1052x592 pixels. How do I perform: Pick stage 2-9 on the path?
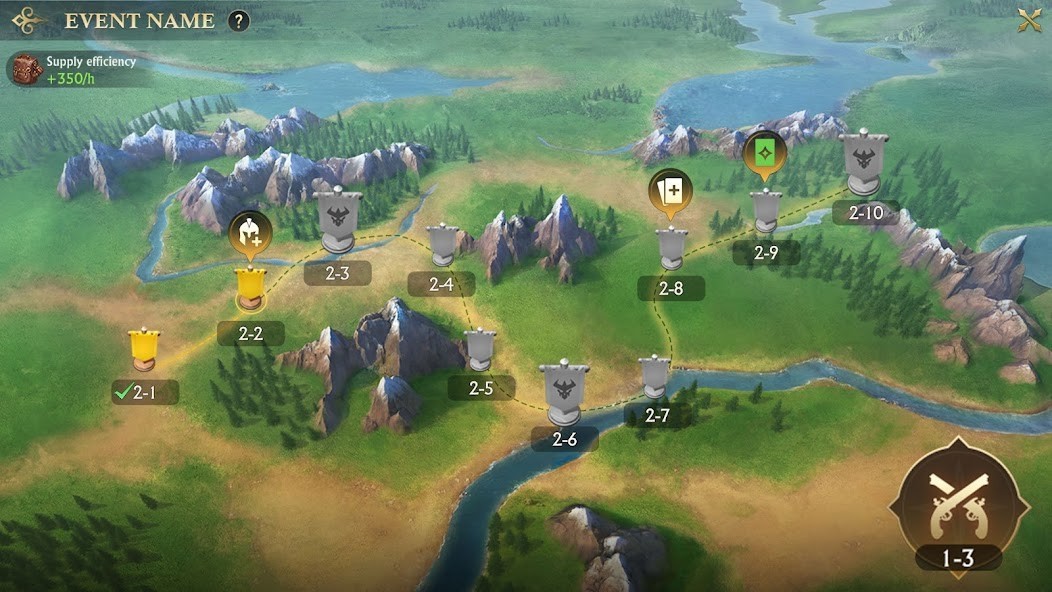coord(766,212)
